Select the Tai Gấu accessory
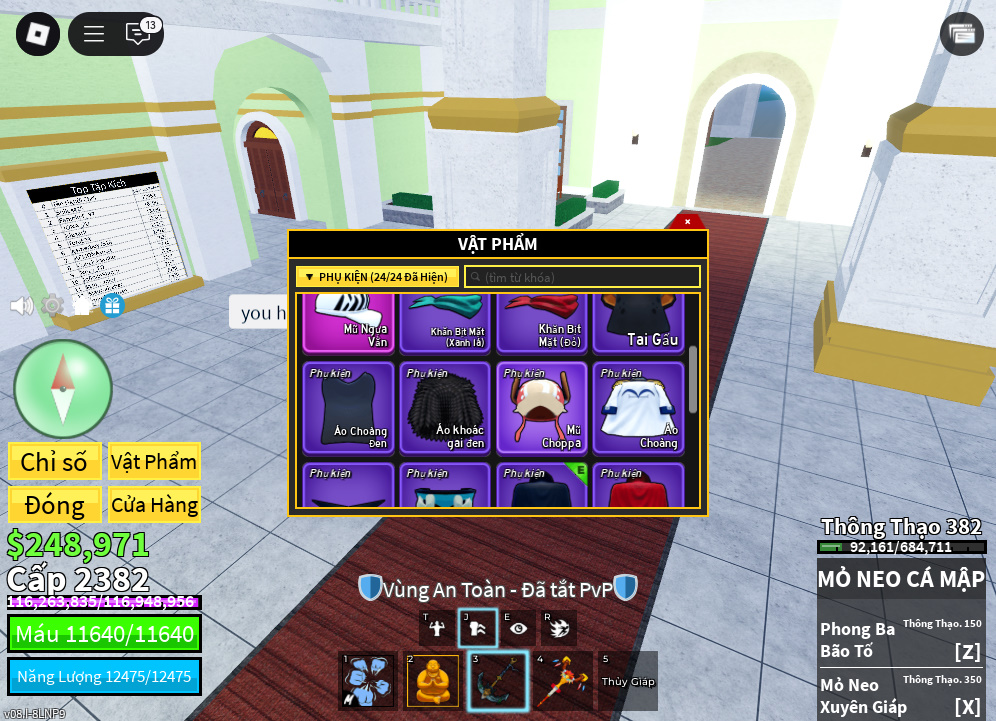This screenshot has width=996, height=721. [x=638, y=323]
